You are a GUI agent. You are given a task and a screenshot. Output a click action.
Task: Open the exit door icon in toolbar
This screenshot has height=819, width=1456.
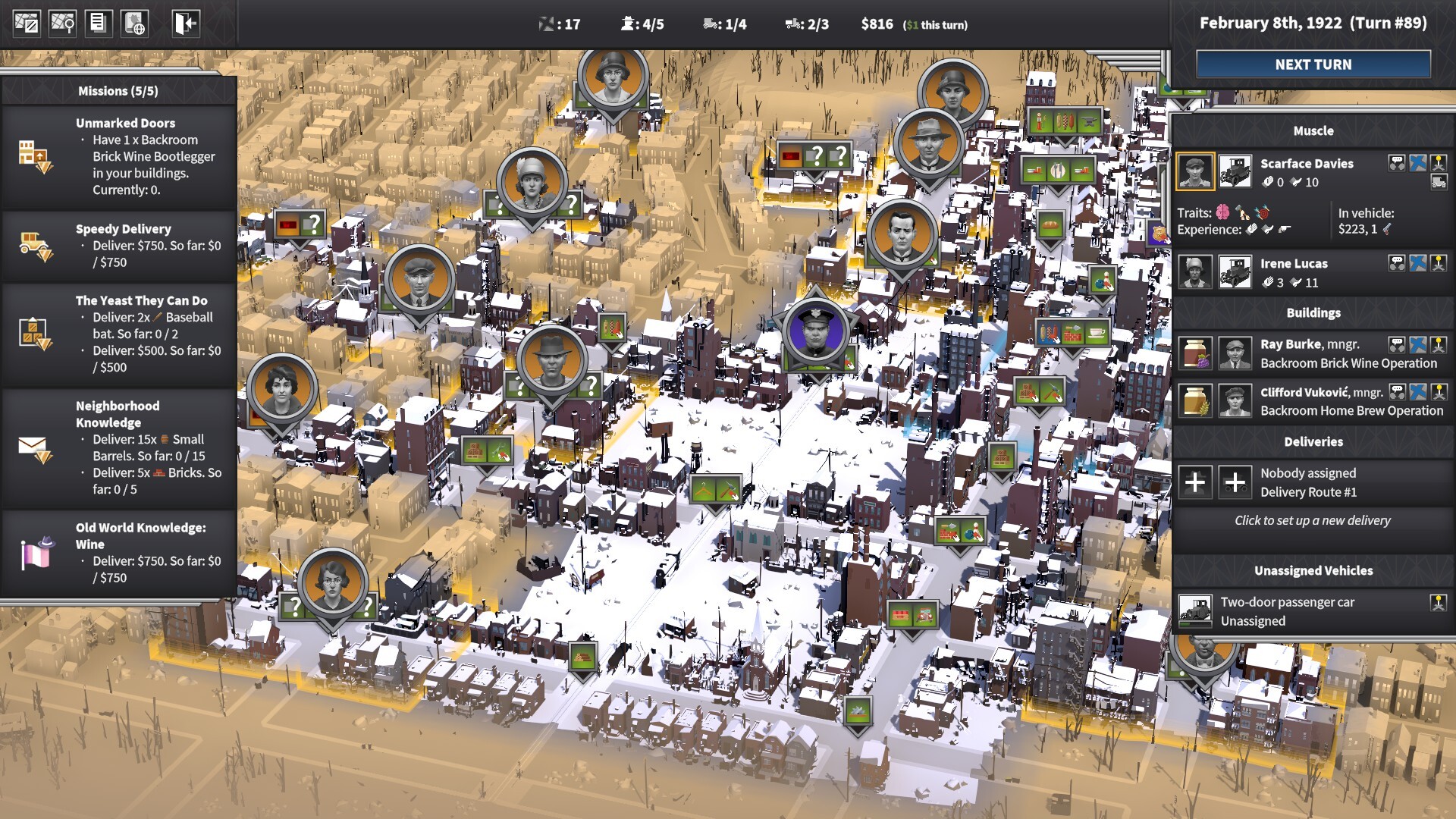point(185,24)
